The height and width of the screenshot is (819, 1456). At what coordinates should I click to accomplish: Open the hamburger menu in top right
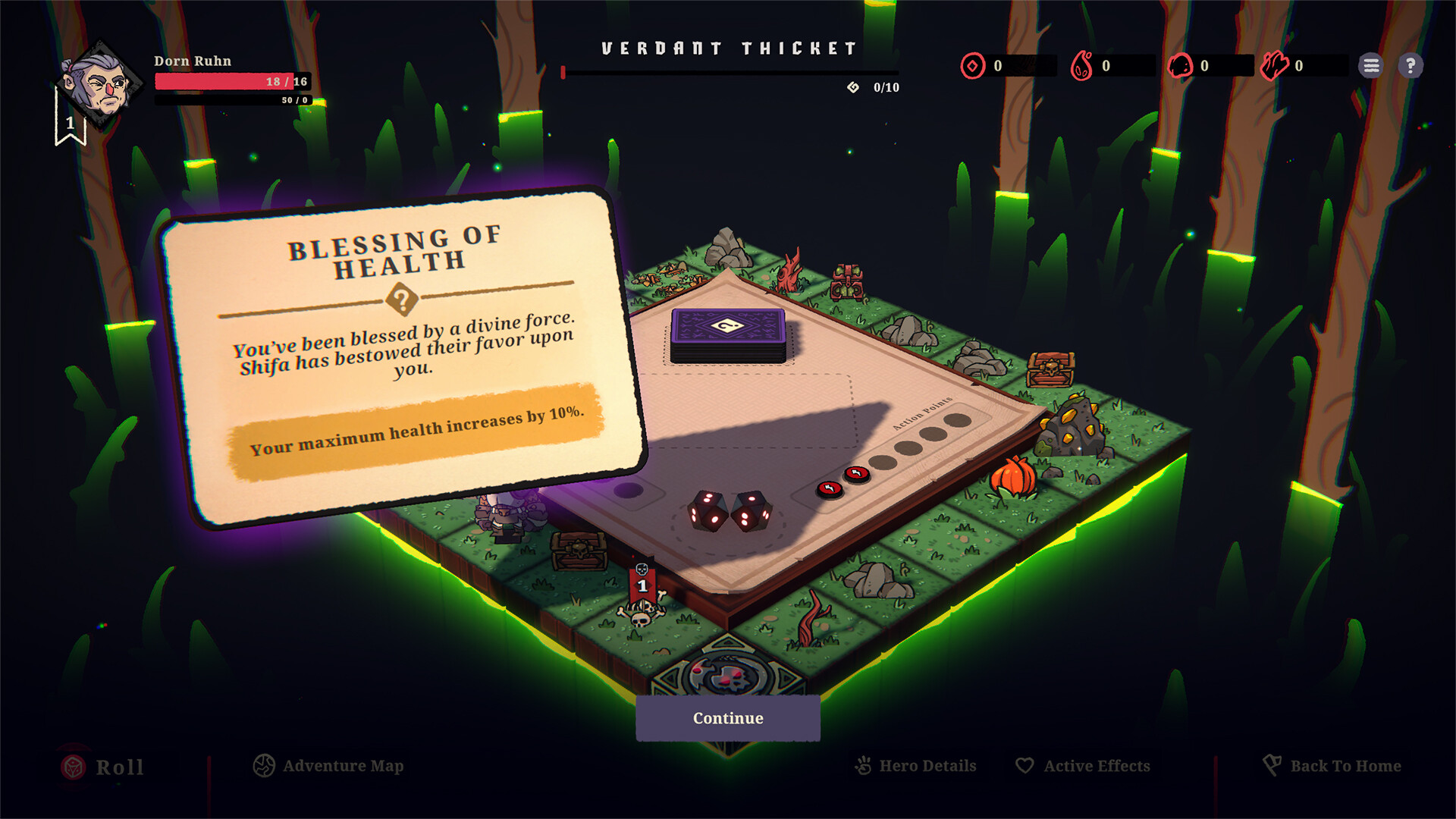tap(1371, 66)
